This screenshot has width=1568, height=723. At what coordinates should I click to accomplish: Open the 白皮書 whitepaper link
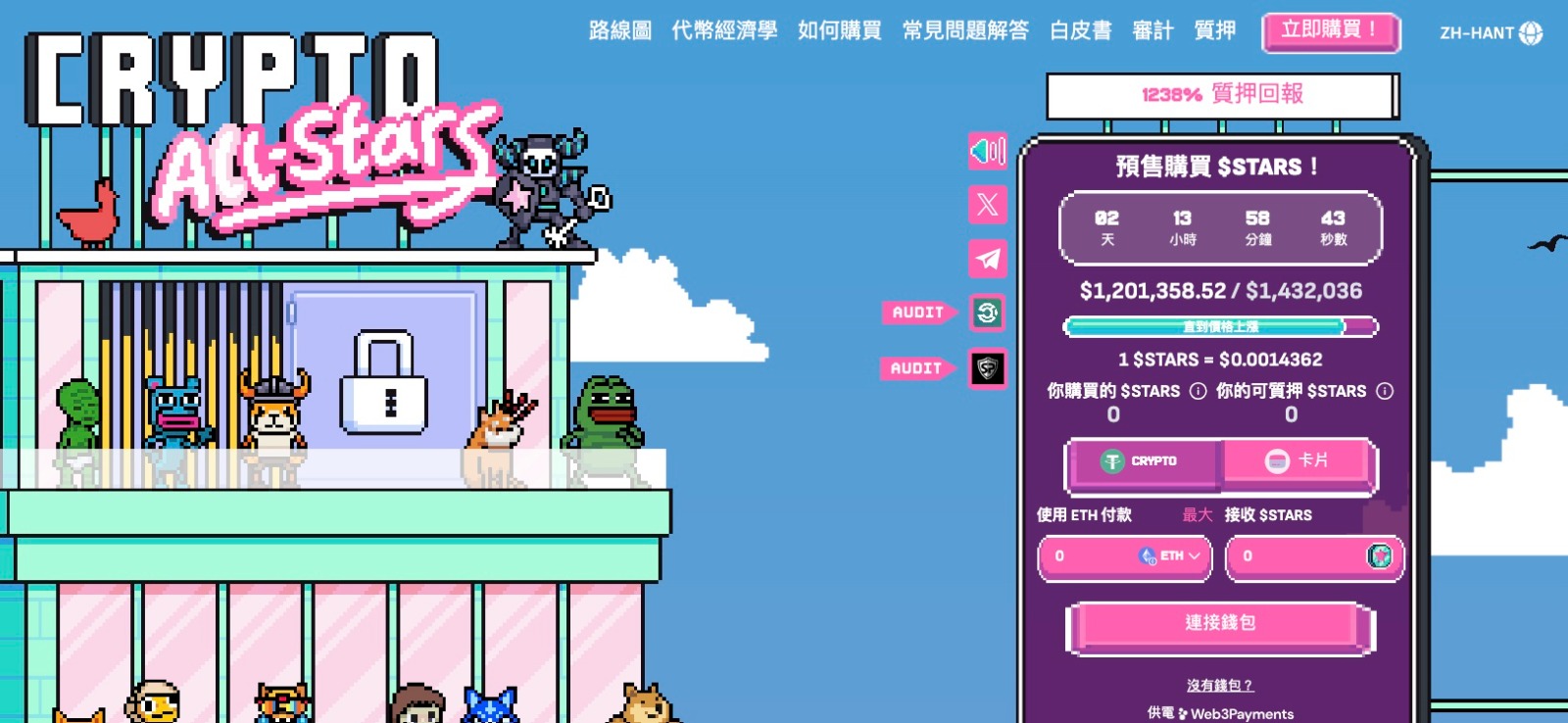[x=1080, y=31]
